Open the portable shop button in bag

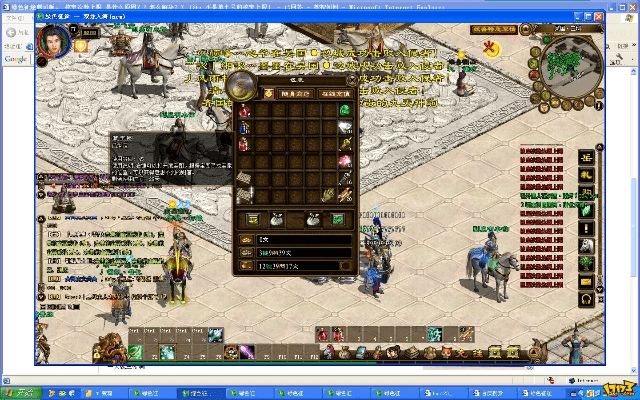pyautogui.click(x=279, y=93)
